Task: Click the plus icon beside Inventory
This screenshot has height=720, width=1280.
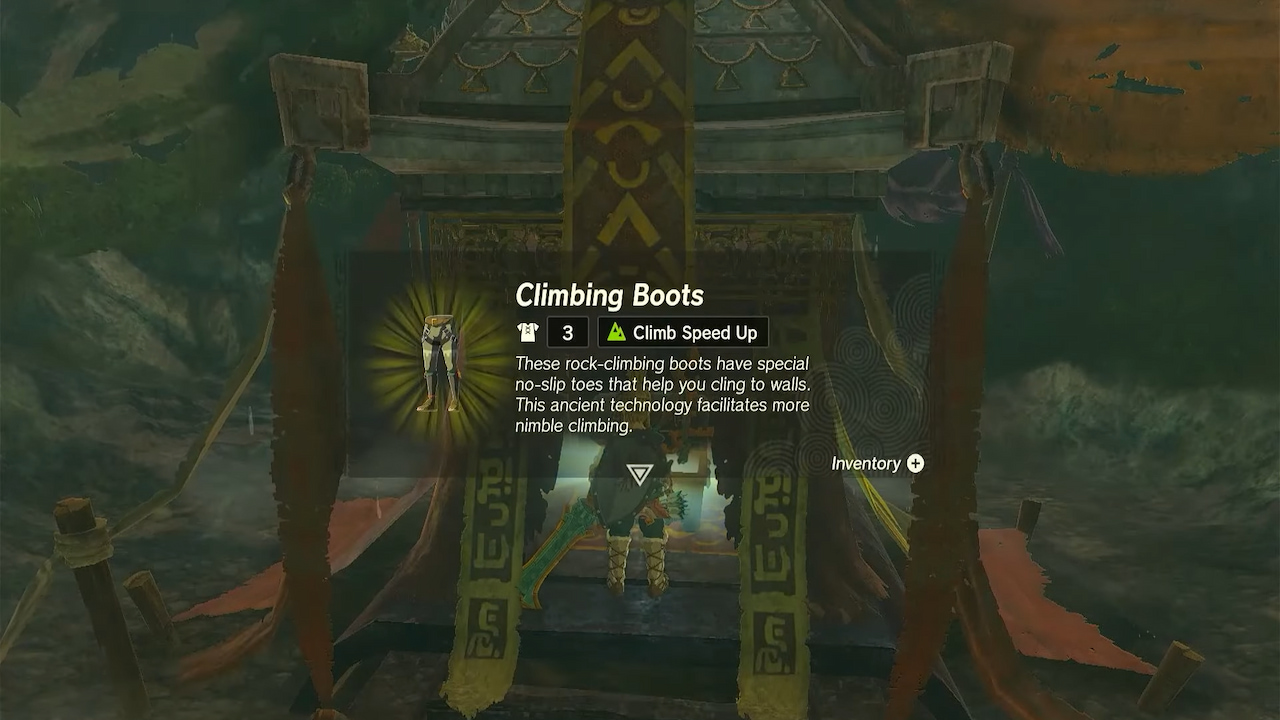Action: pyautogui.click(x=917, y=463)
